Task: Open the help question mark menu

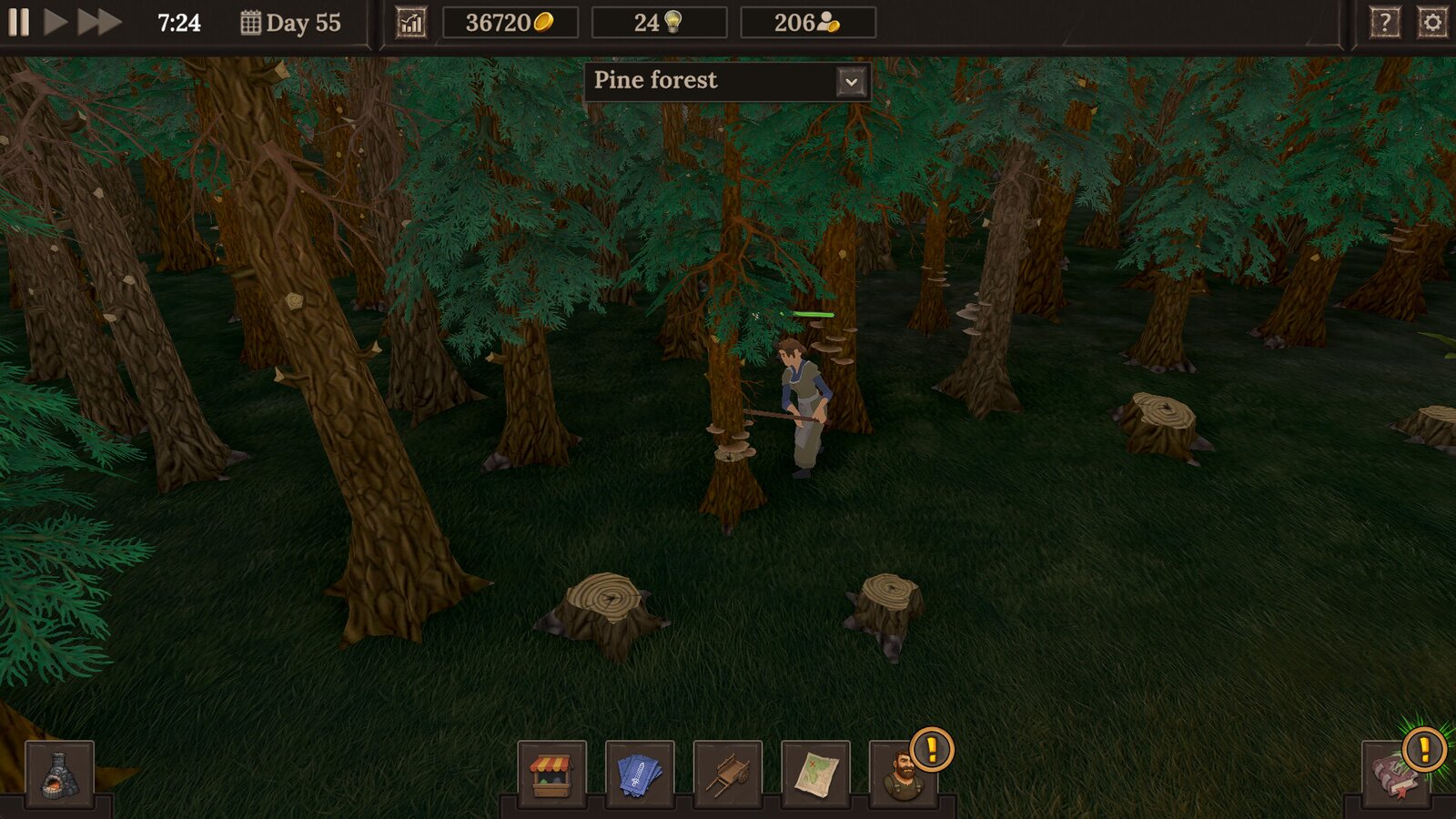Action: 1384,23
